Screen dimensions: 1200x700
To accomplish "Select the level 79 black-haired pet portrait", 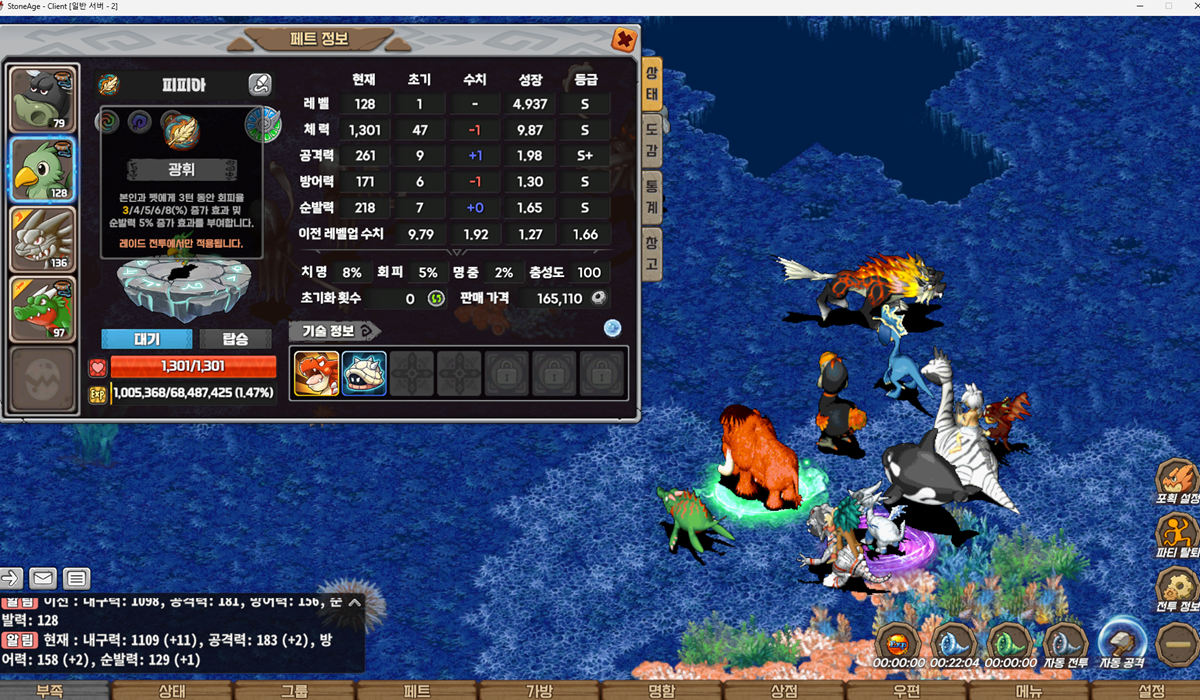I will pyautogui.click(x=42, y=100).
